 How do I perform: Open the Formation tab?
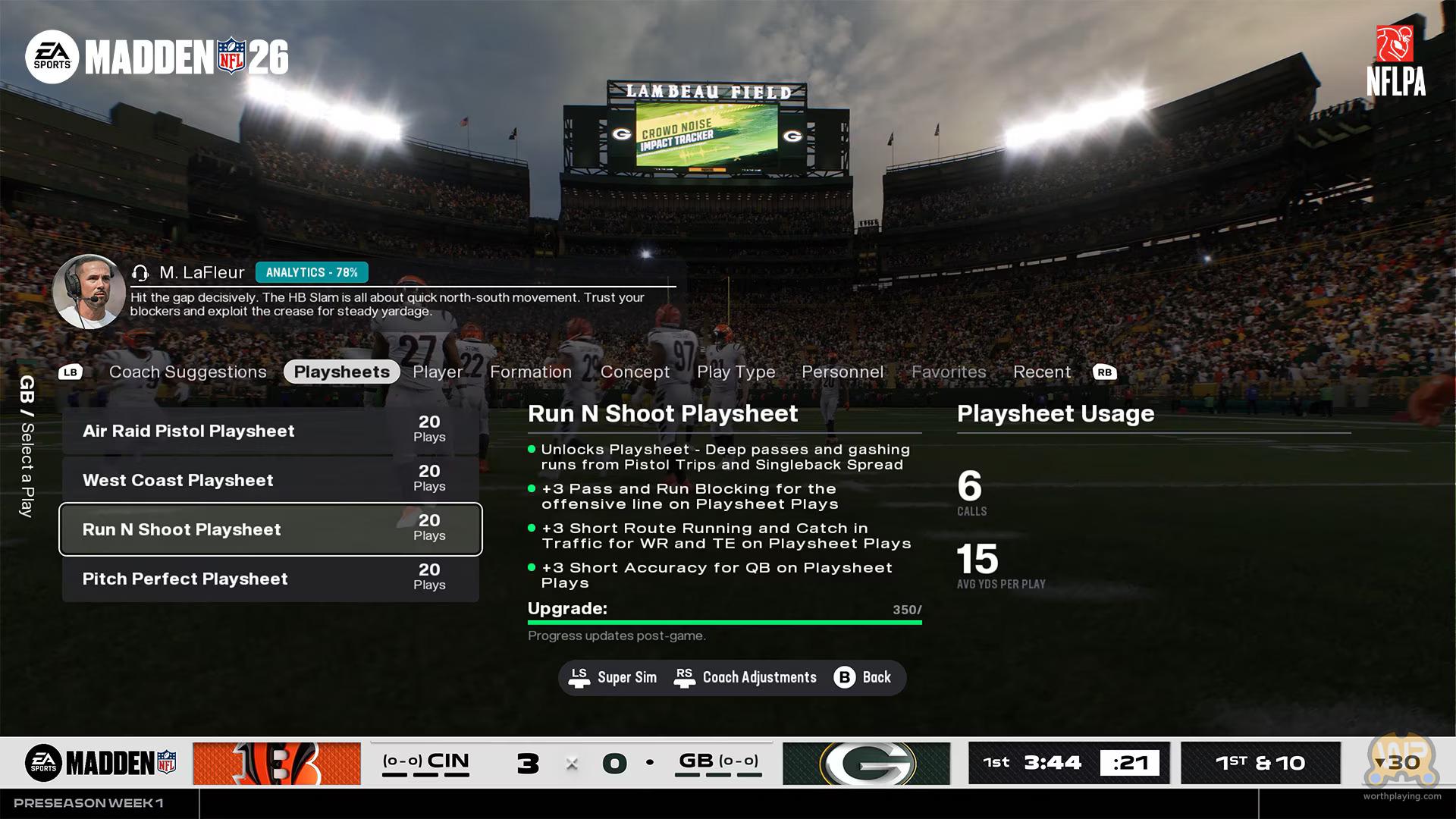click(530, 372)
